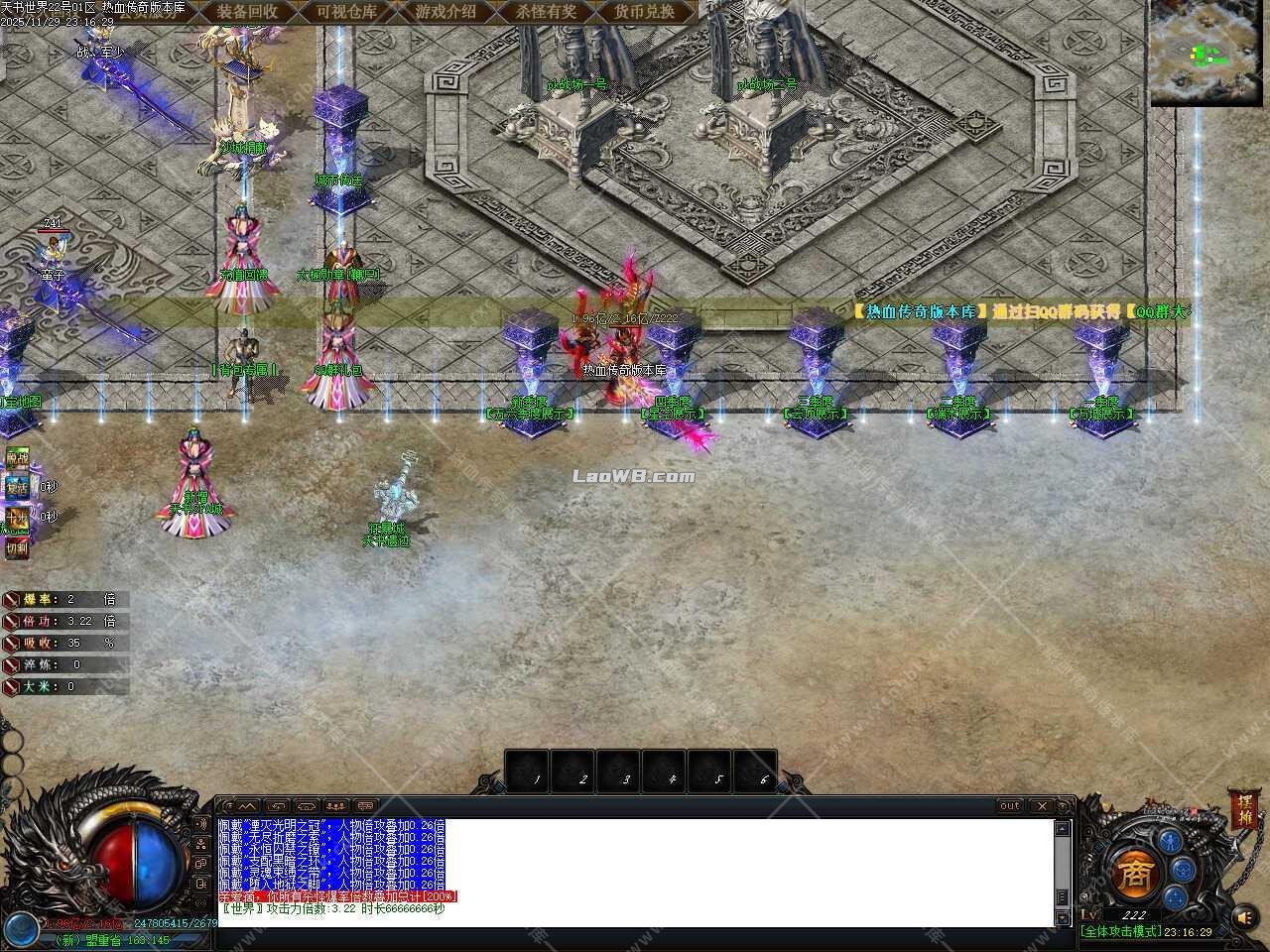Mute sound with the speaker icon
The height and width of the screenshot is (952, 1270).
pos(1245,918)
